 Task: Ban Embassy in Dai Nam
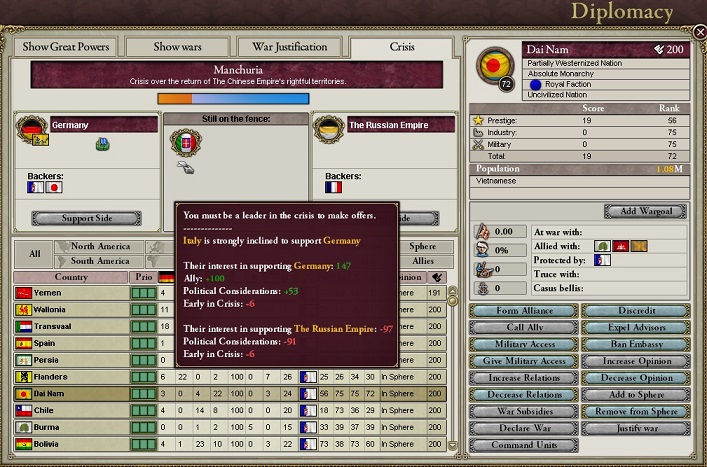point(635,345)
